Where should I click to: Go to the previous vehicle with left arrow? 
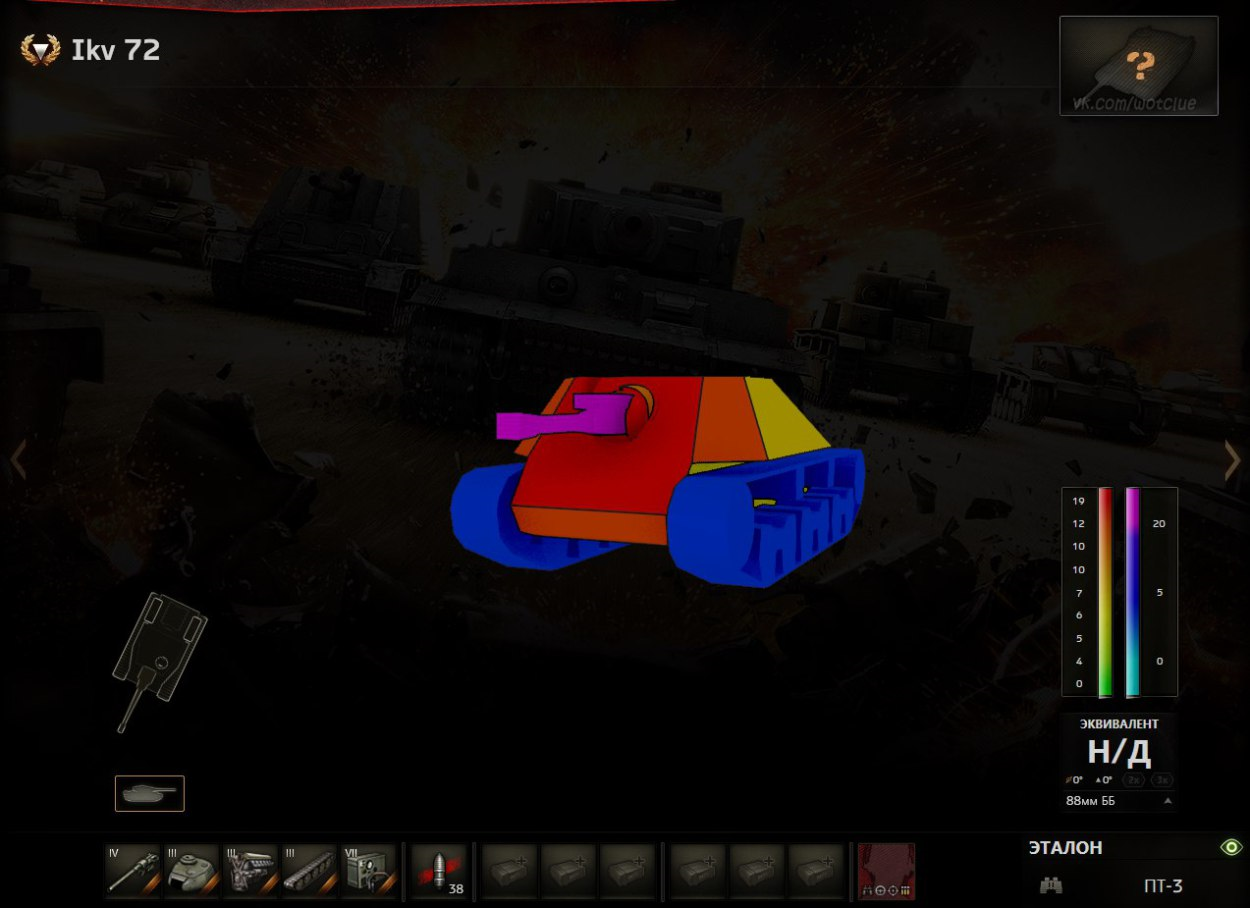pos(18,461)
